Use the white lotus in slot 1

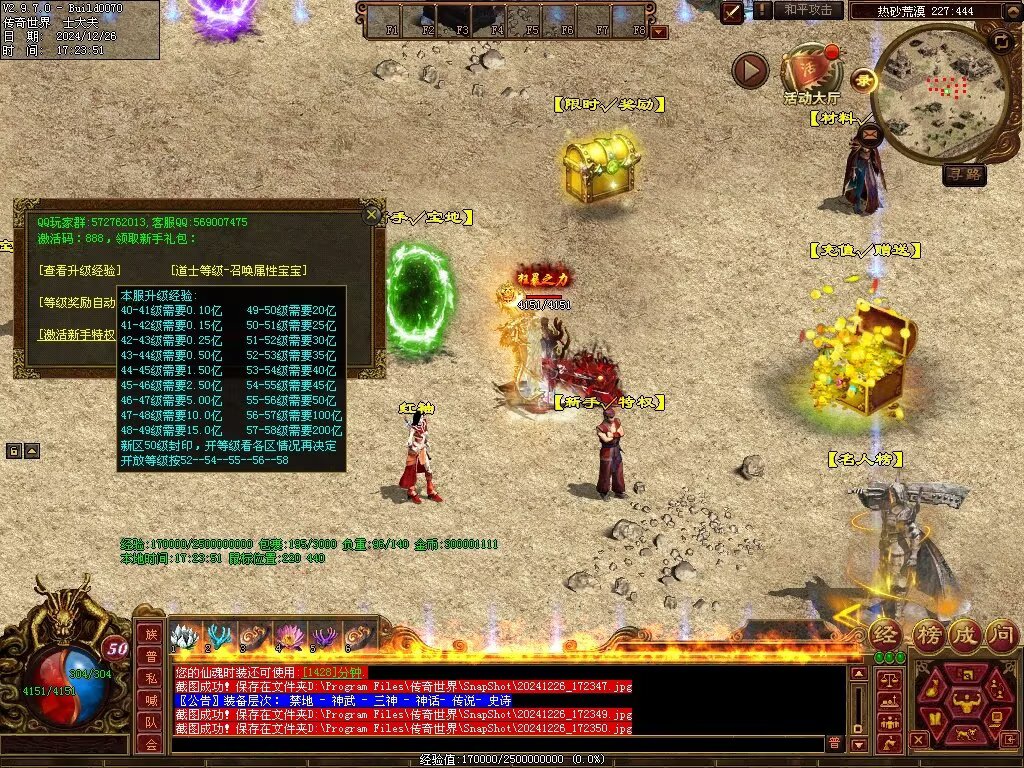(185, 636)
